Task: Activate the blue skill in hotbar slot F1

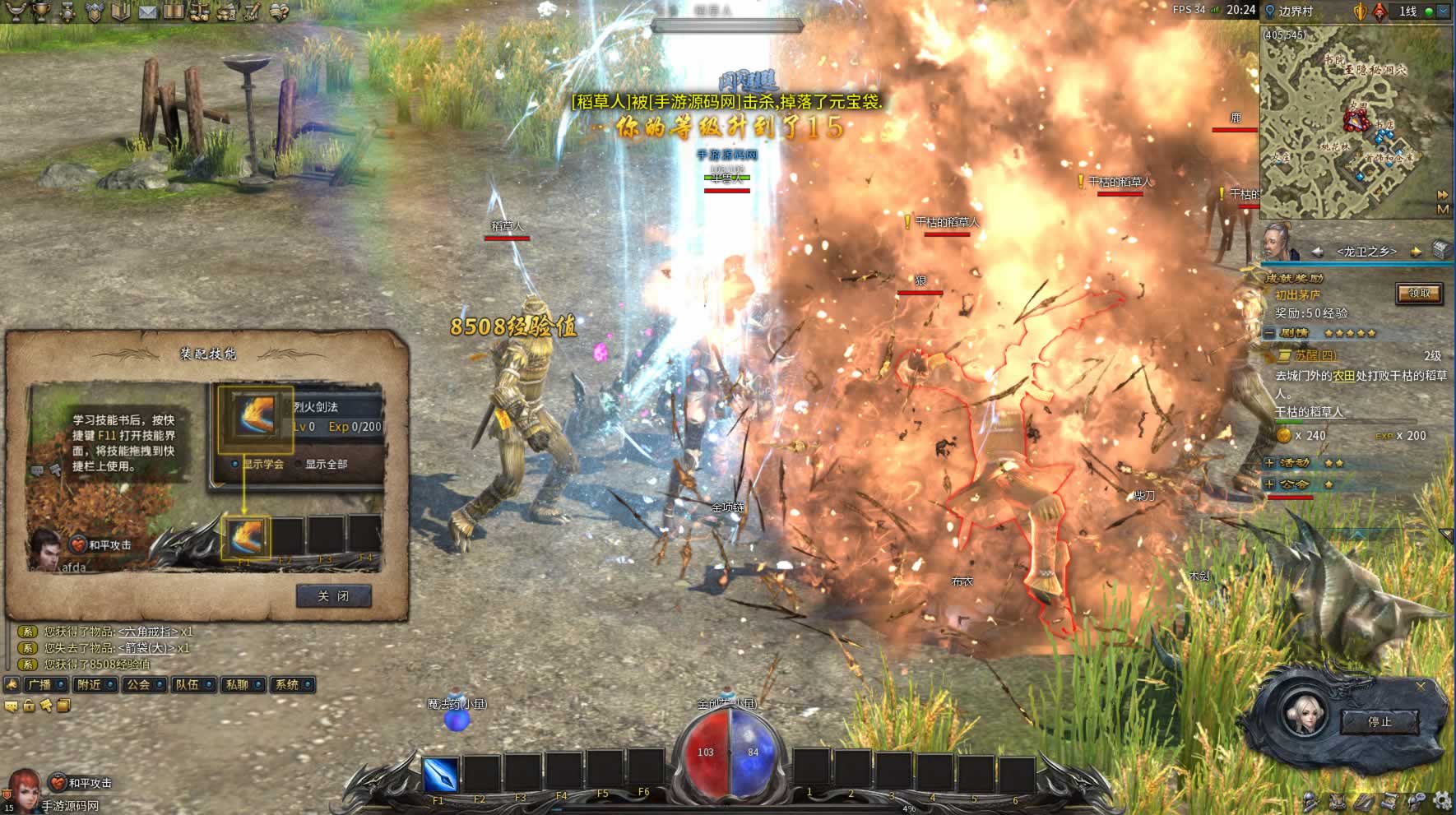Action: (439, 774)
